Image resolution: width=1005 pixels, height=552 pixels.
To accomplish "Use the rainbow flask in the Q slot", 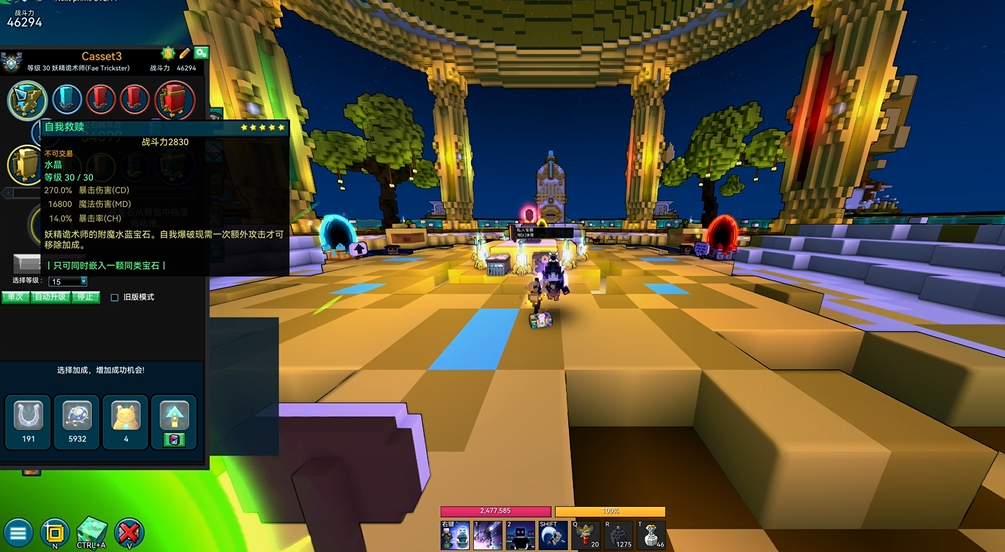I will pyautogui.click(x=587, y=535).
